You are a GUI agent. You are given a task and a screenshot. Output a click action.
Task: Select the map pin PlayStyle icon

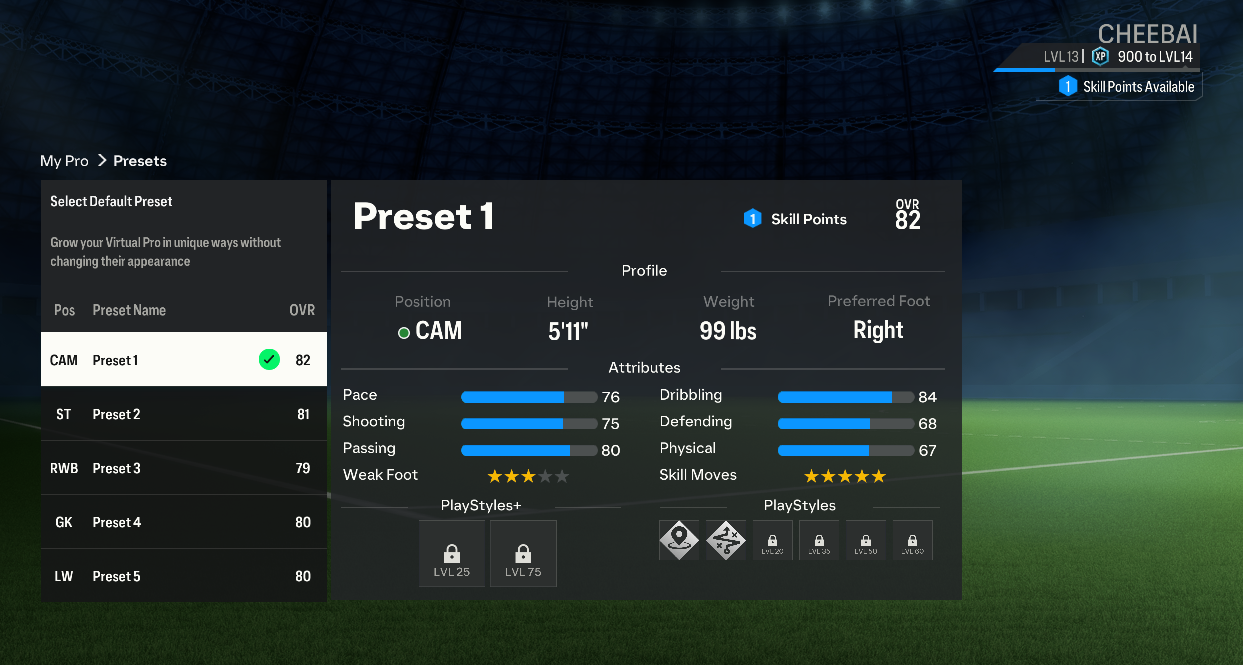(x=679, y=540)
